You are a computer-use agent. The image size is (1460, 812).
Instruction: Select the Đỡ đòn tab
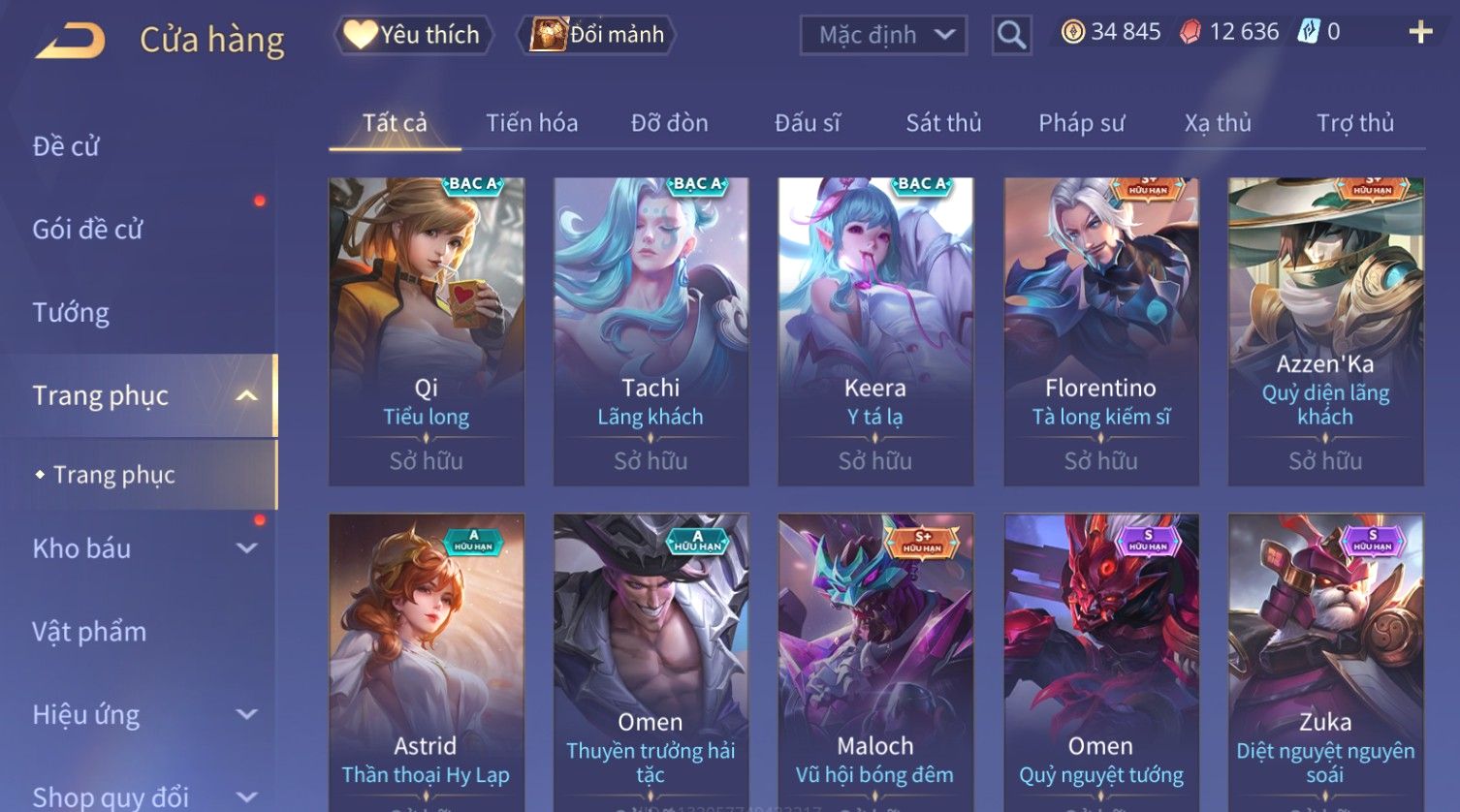point(669,123)
